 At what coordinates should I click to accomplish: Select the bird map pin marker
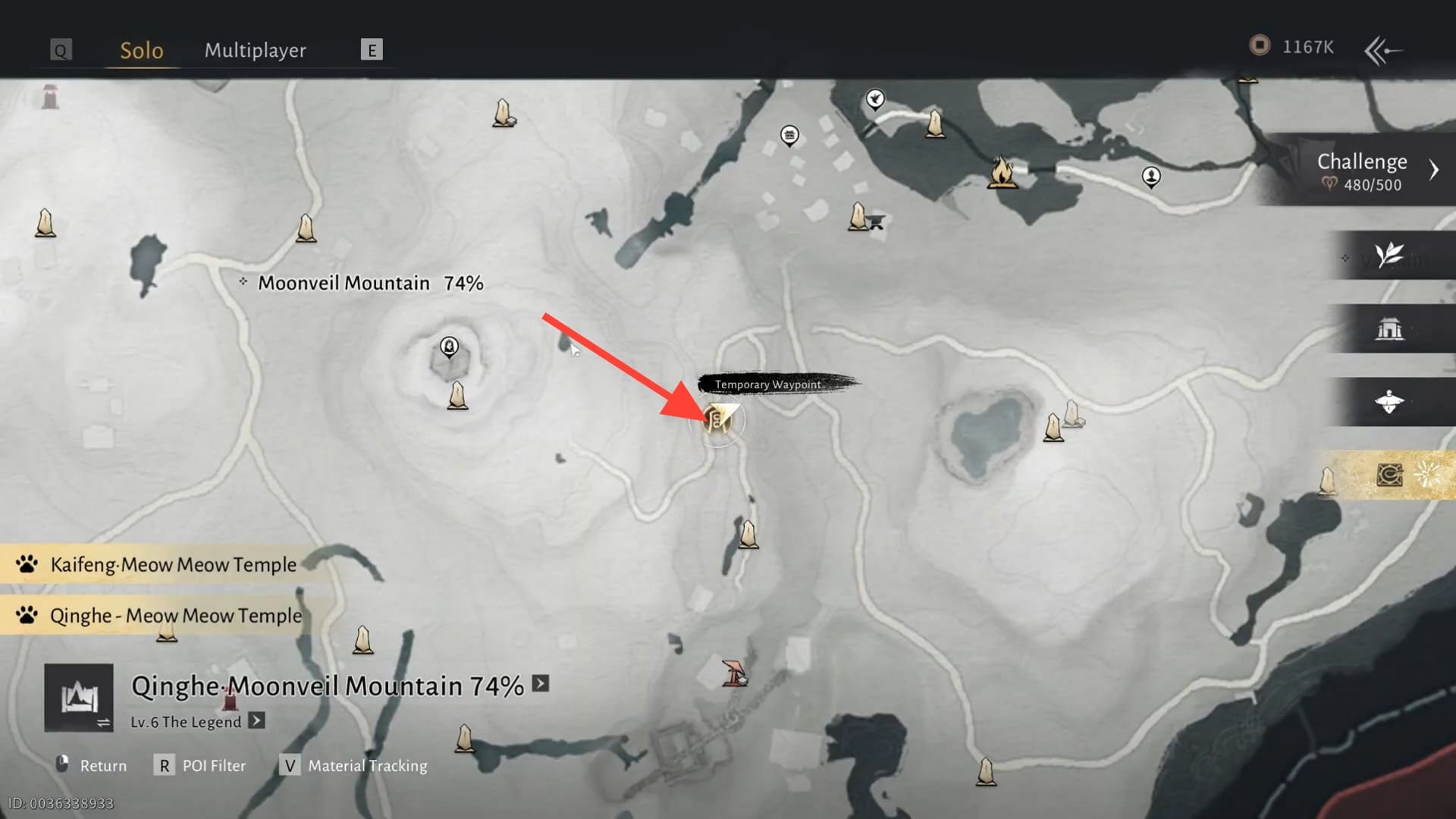click(875, 99)
